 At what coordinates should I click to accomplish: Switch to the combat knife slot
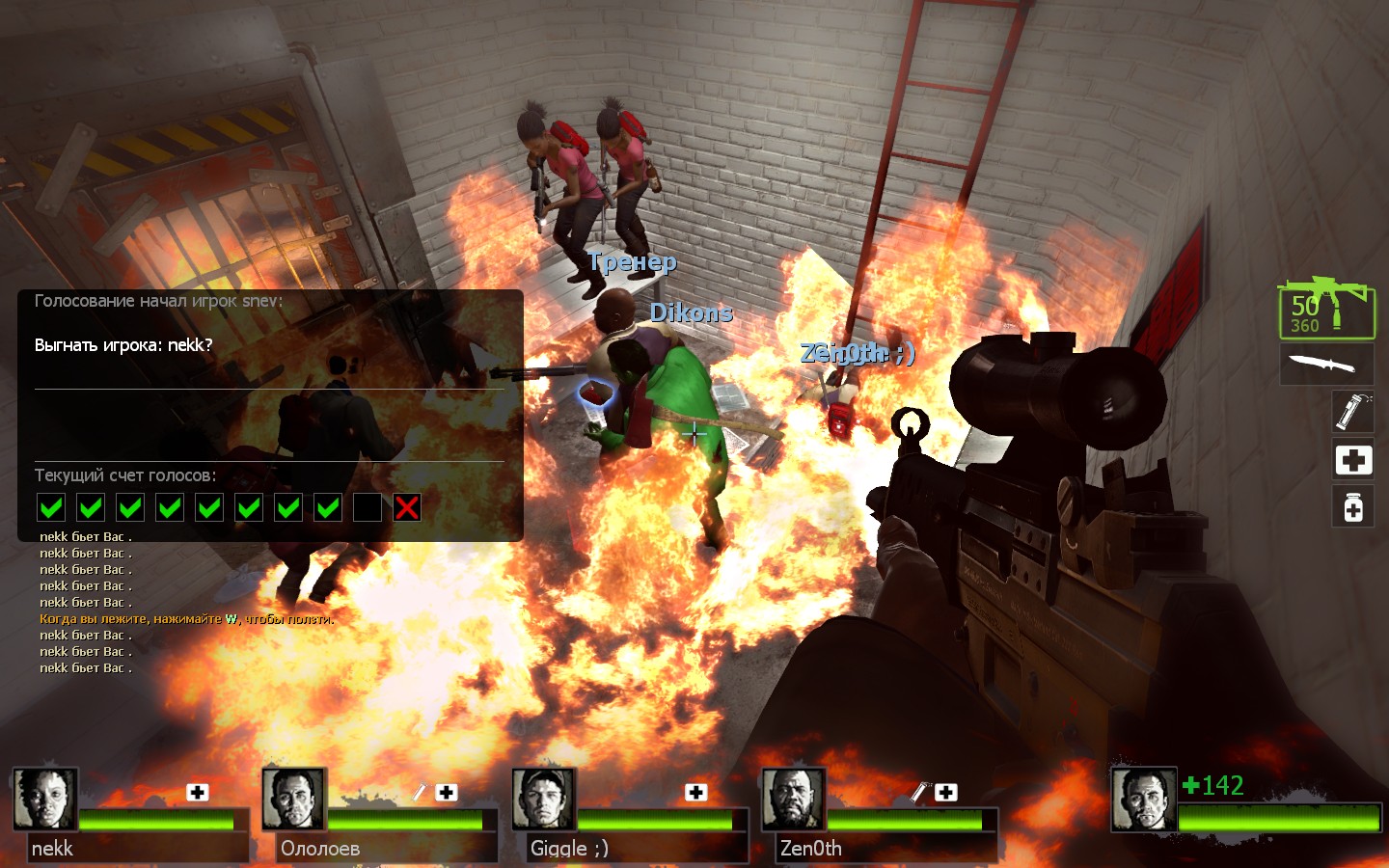pos(1326,365)
